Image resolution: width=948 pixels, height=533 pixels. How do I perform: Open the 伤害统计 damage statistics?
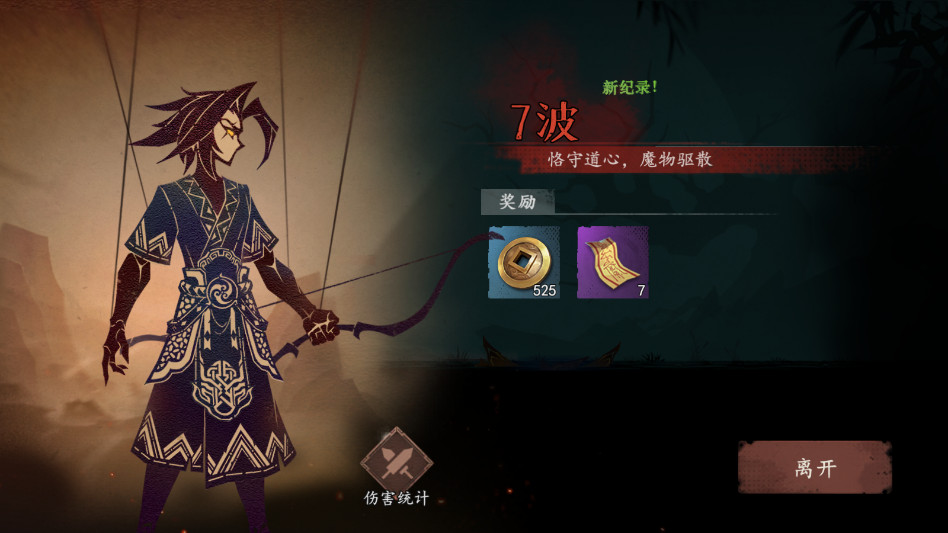[x=396, y=461]
